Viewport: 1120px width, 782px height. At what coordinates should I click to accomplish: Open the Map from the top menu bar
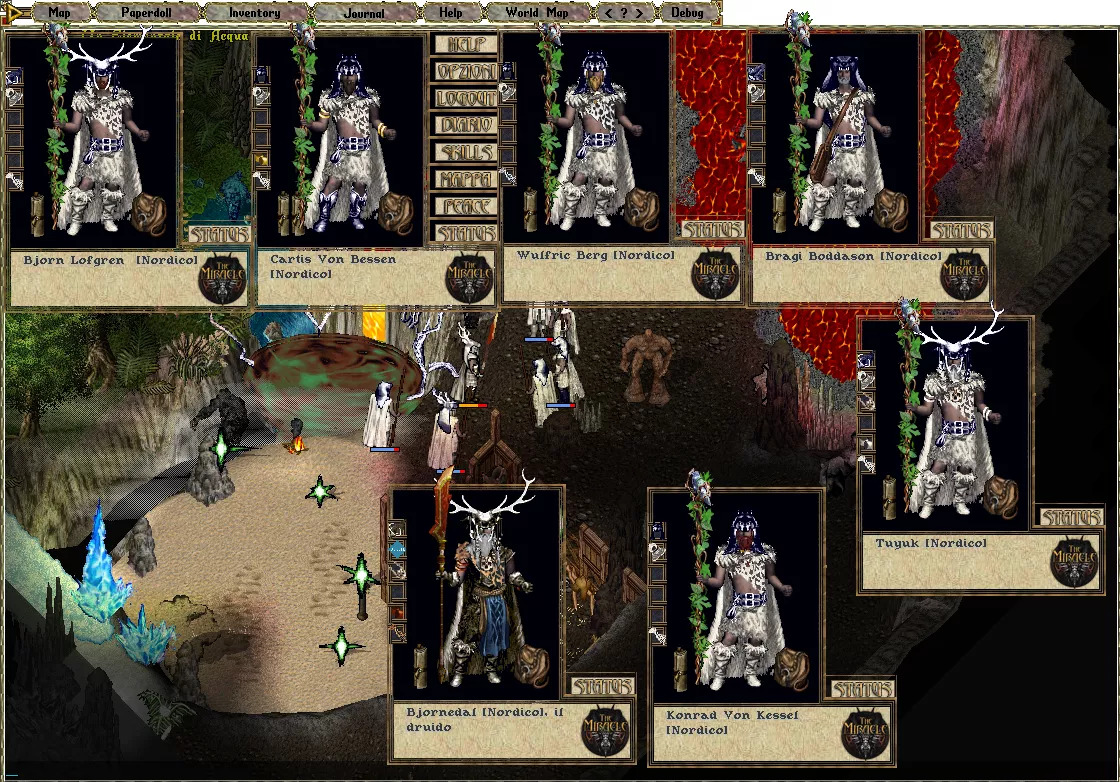pyautogui.click(x=60, y=13)
